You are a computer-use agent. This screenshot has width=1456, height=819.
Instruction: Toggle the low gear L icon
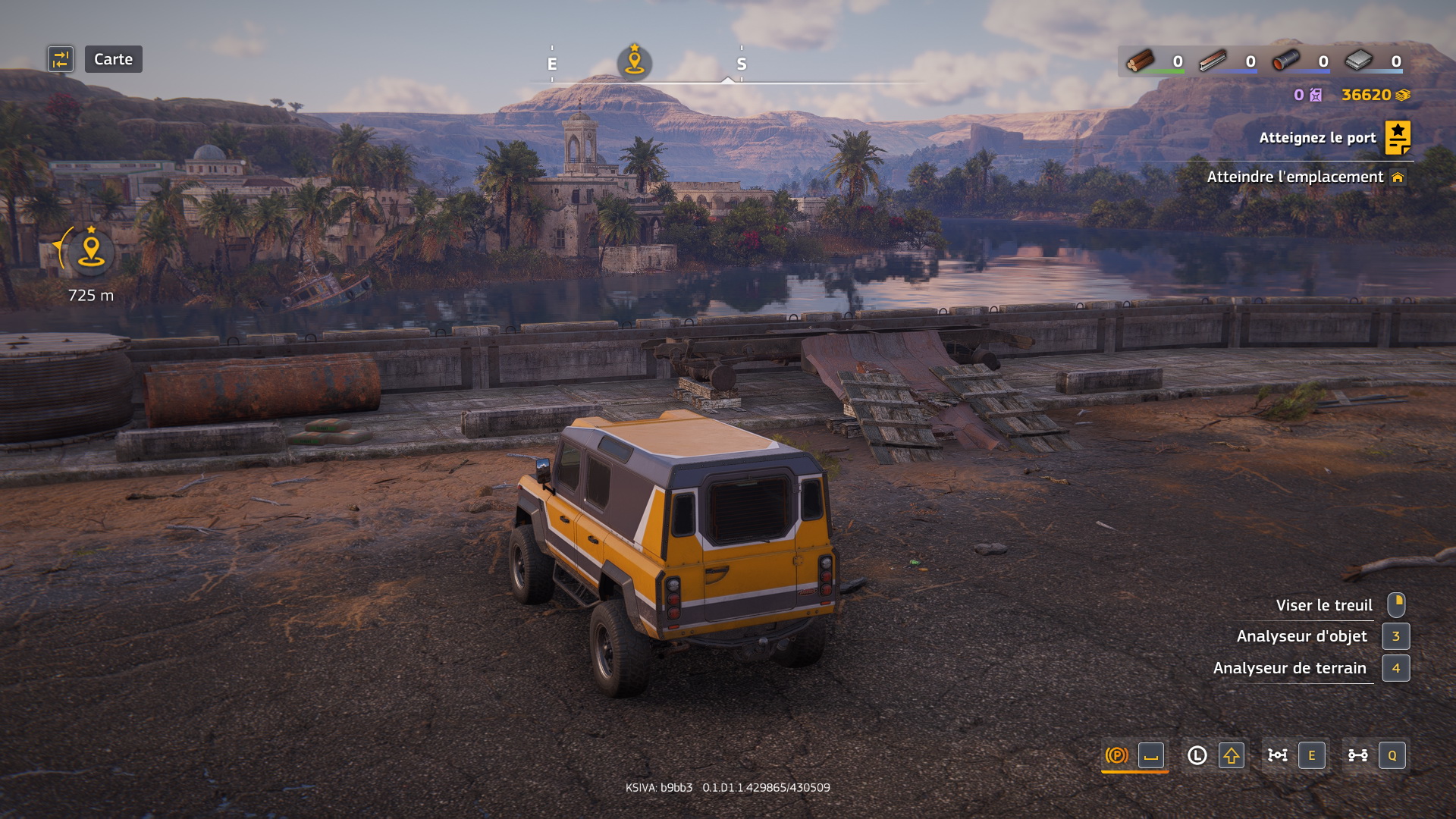click(x=1197, y=755)
